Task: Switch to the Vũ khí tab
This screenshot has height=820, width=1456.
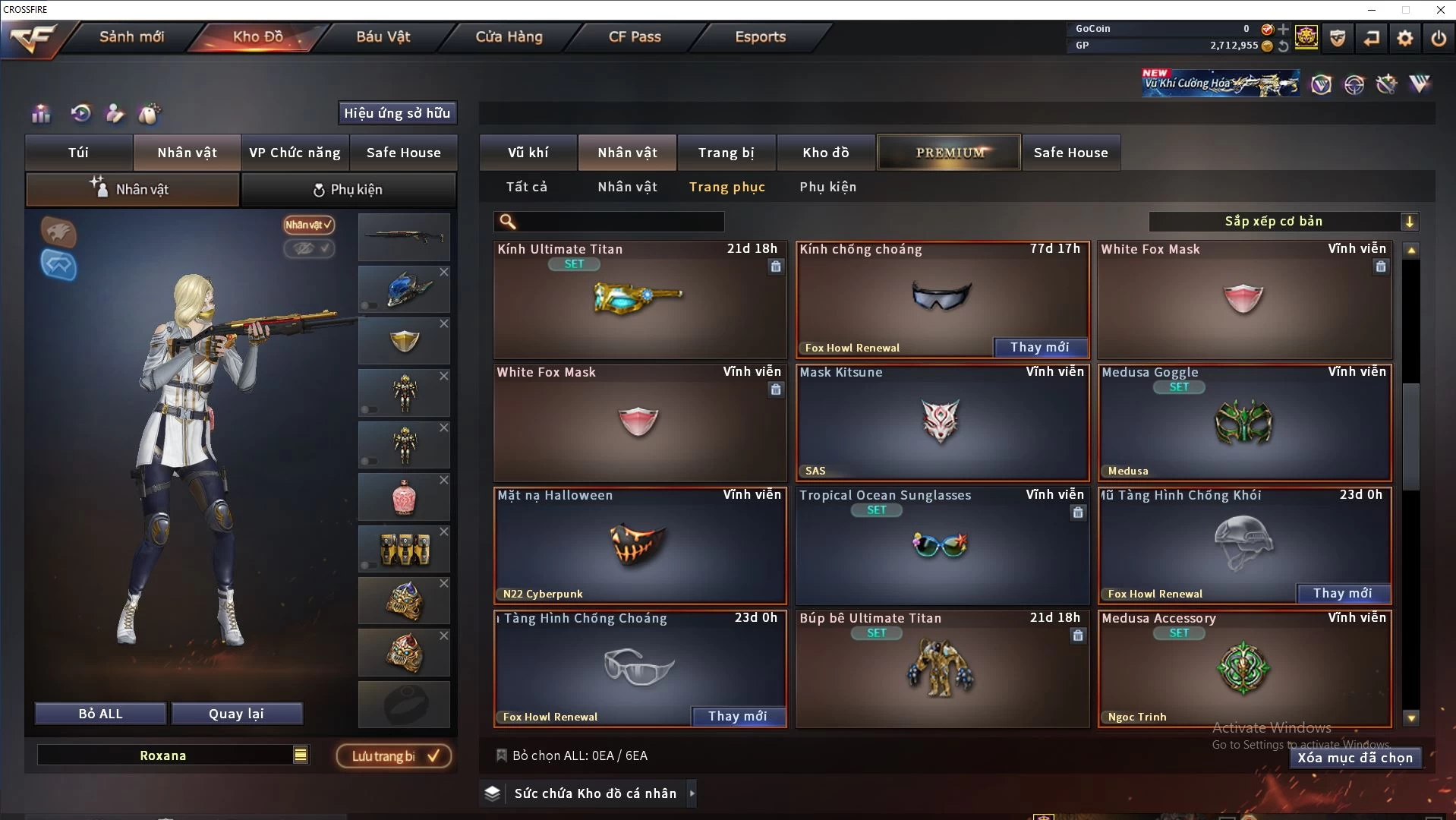Action: click(x=528, y=153)
